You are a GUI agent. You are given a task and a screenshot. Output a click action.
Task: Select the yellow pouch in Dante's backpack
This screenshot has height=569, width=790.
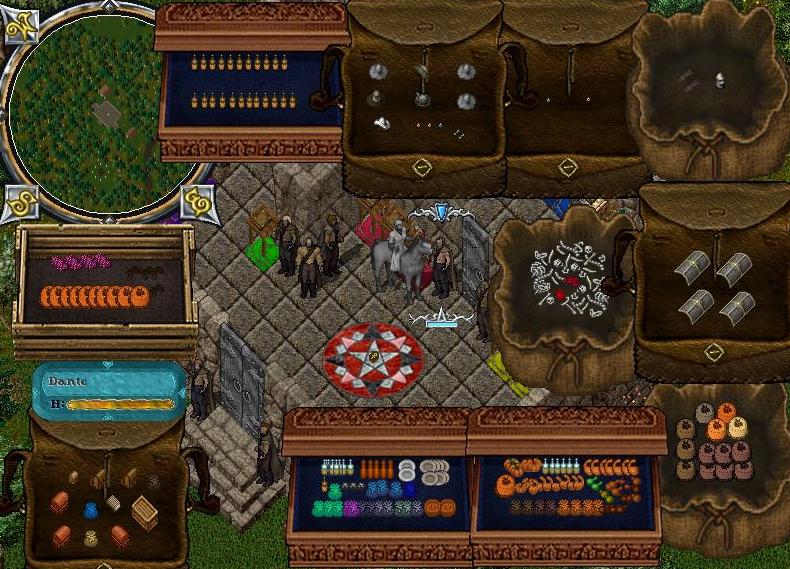point(90,538)
